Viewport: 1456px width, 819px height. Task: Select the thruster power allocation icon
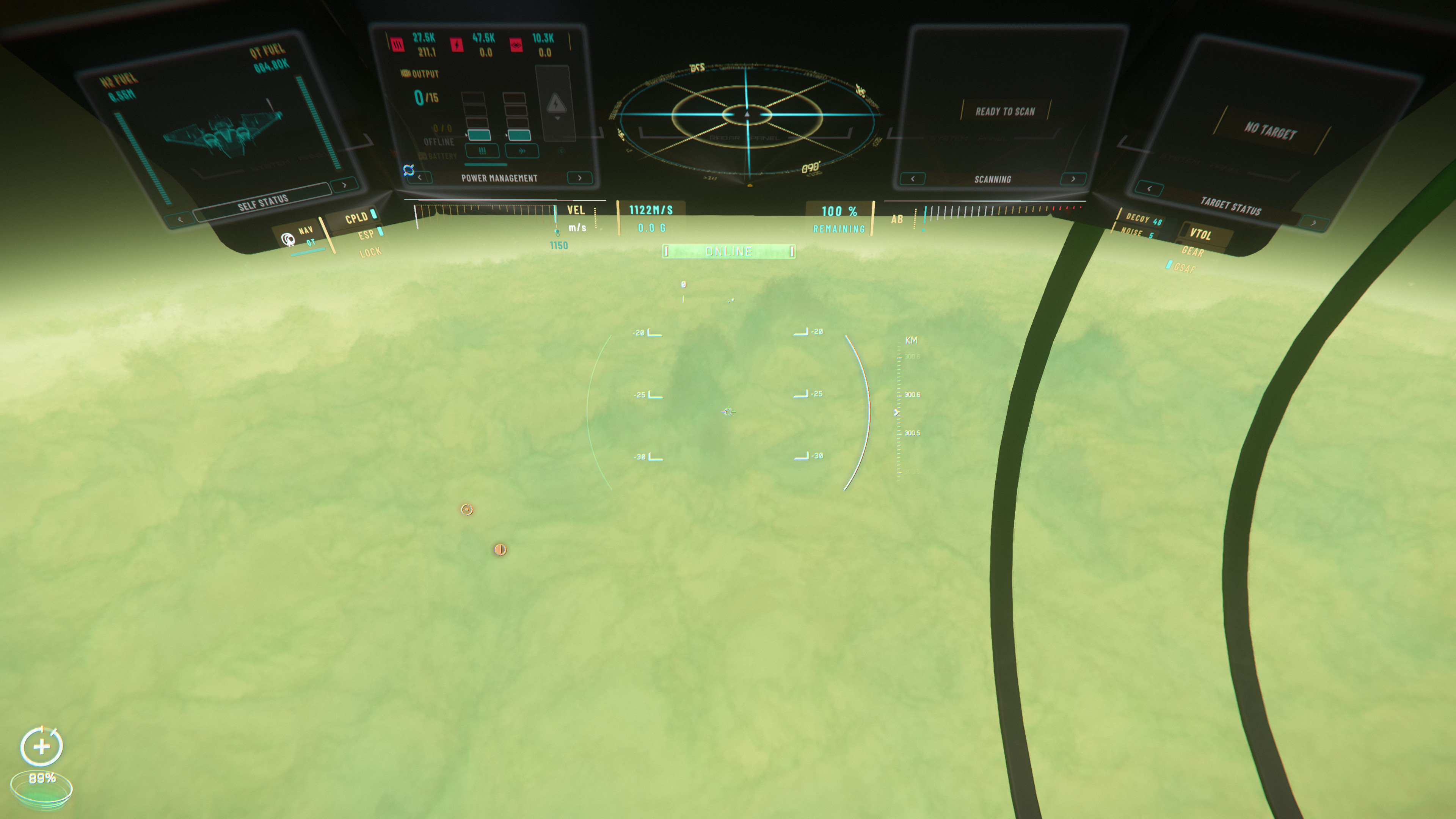point(397,44)
